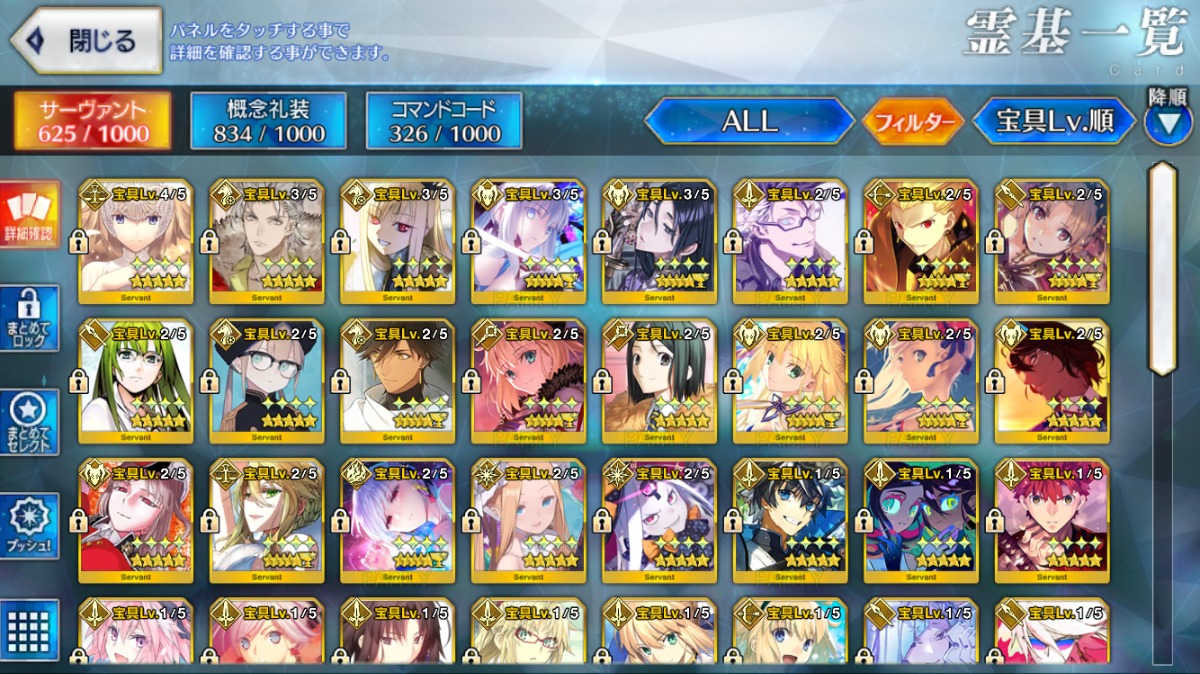Open the white-haired glasses servant in purple
Viewport: 1200px width, 674px height.
coord(790,241)
